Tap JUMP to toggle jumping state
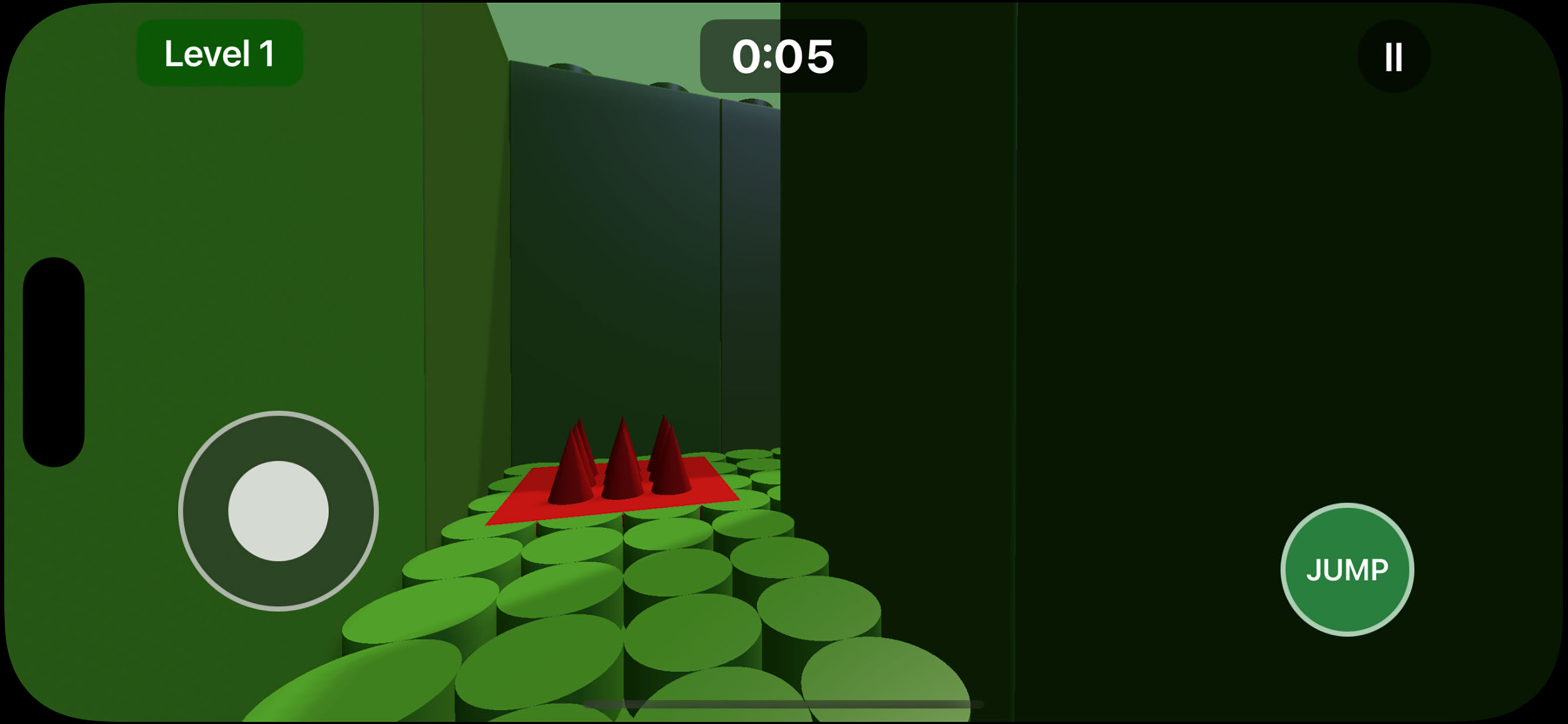 pyautogui.click(x=1347, y=570)
